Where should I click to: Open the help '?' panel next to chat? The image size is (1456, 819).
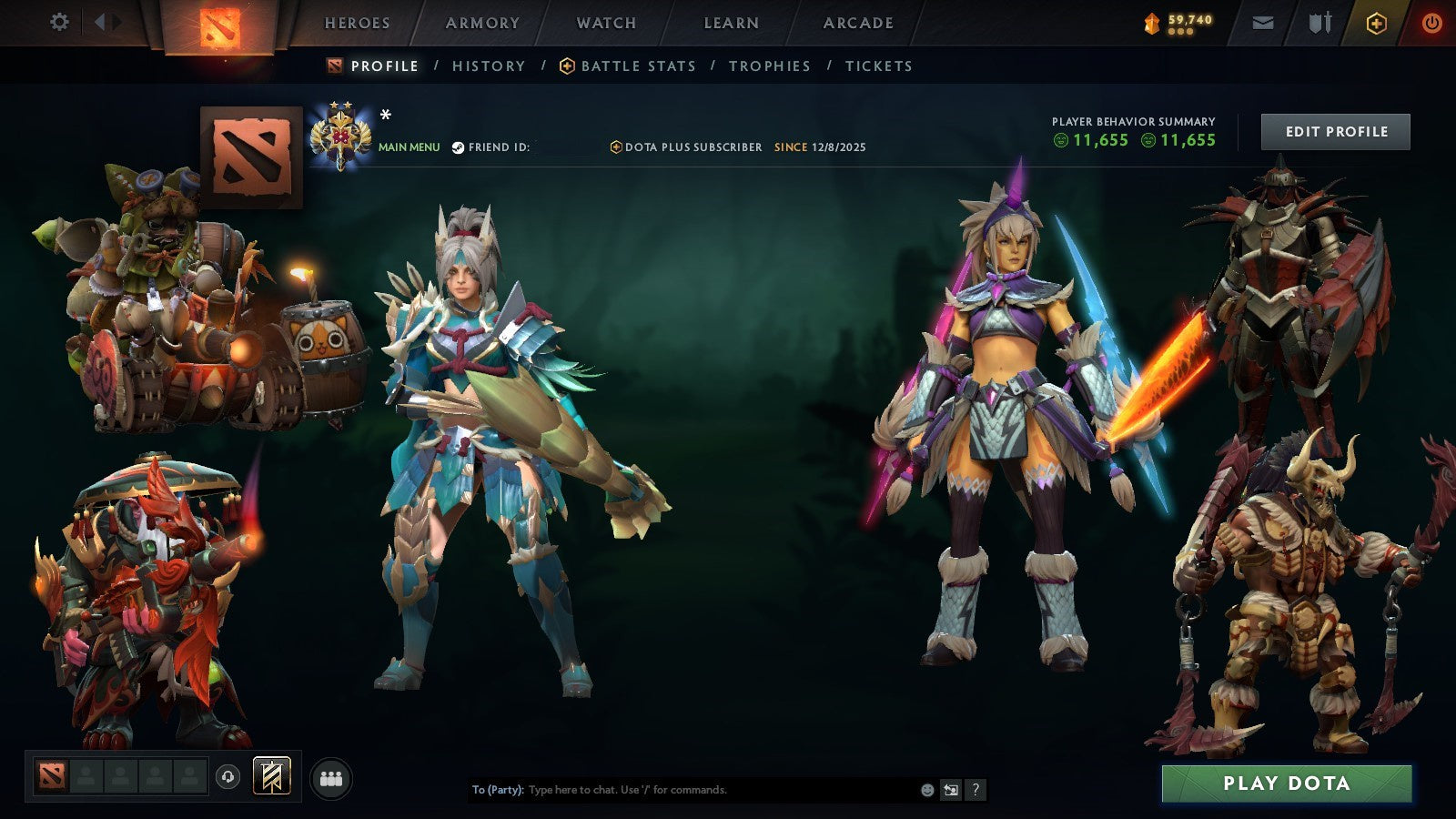[976, 791]
